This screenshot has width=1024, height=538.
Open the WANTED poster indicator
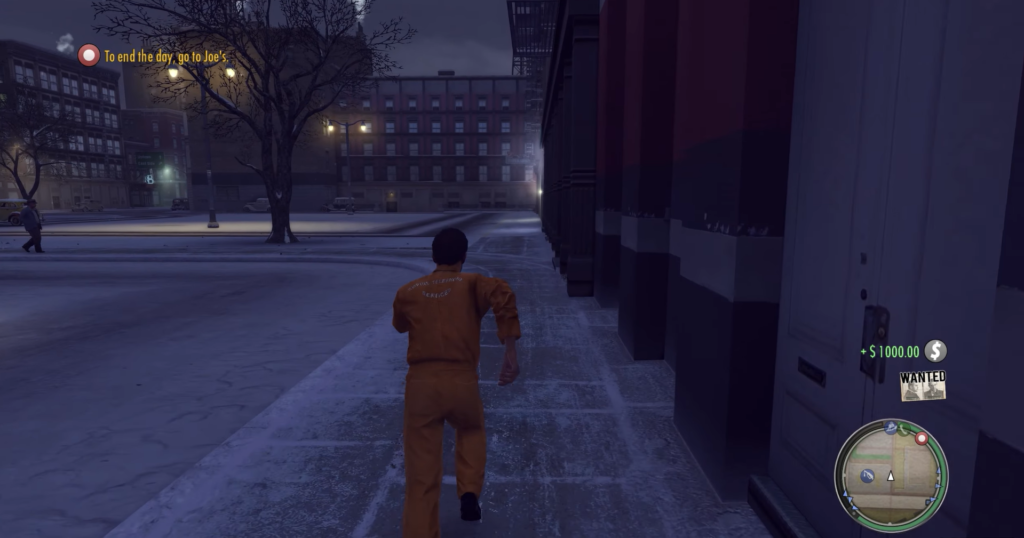coord(922,385)
